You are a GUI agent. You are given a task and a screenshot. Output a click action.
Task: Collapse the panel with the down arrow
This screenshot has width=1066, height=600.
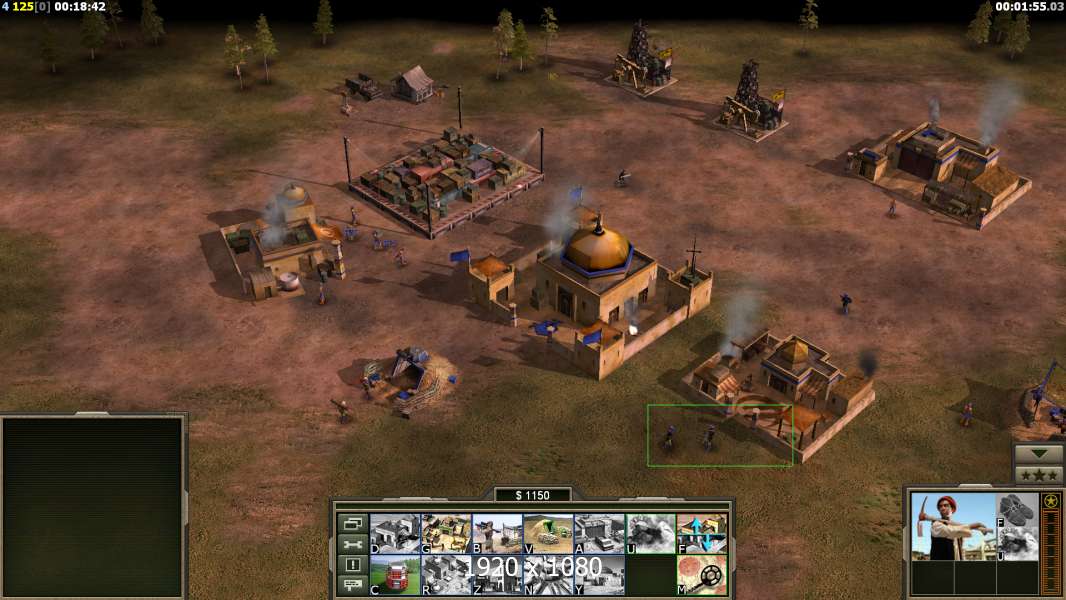[1038, 454]
